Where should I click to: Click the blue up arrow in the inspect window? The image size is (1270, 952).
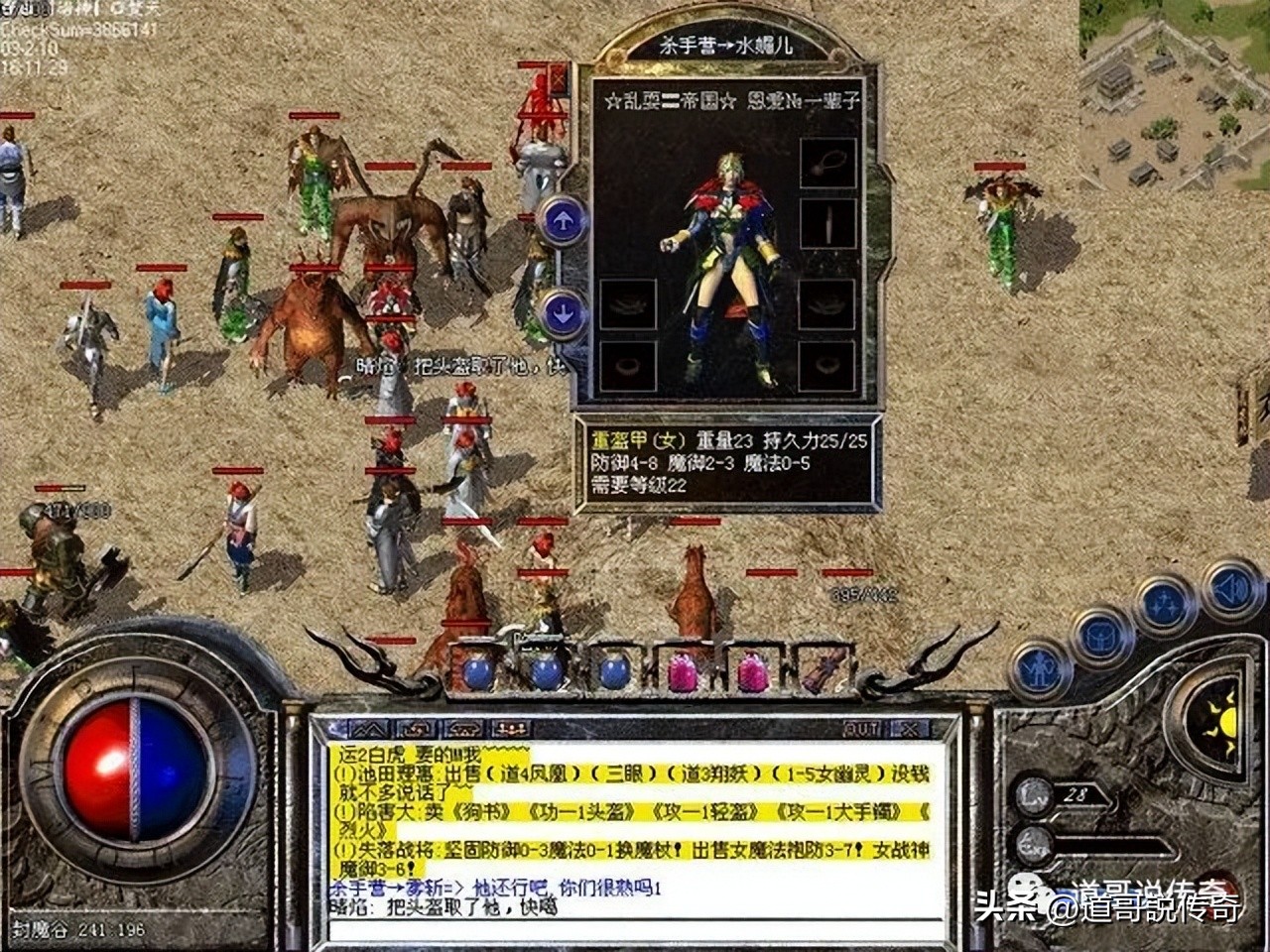point(563,221)
